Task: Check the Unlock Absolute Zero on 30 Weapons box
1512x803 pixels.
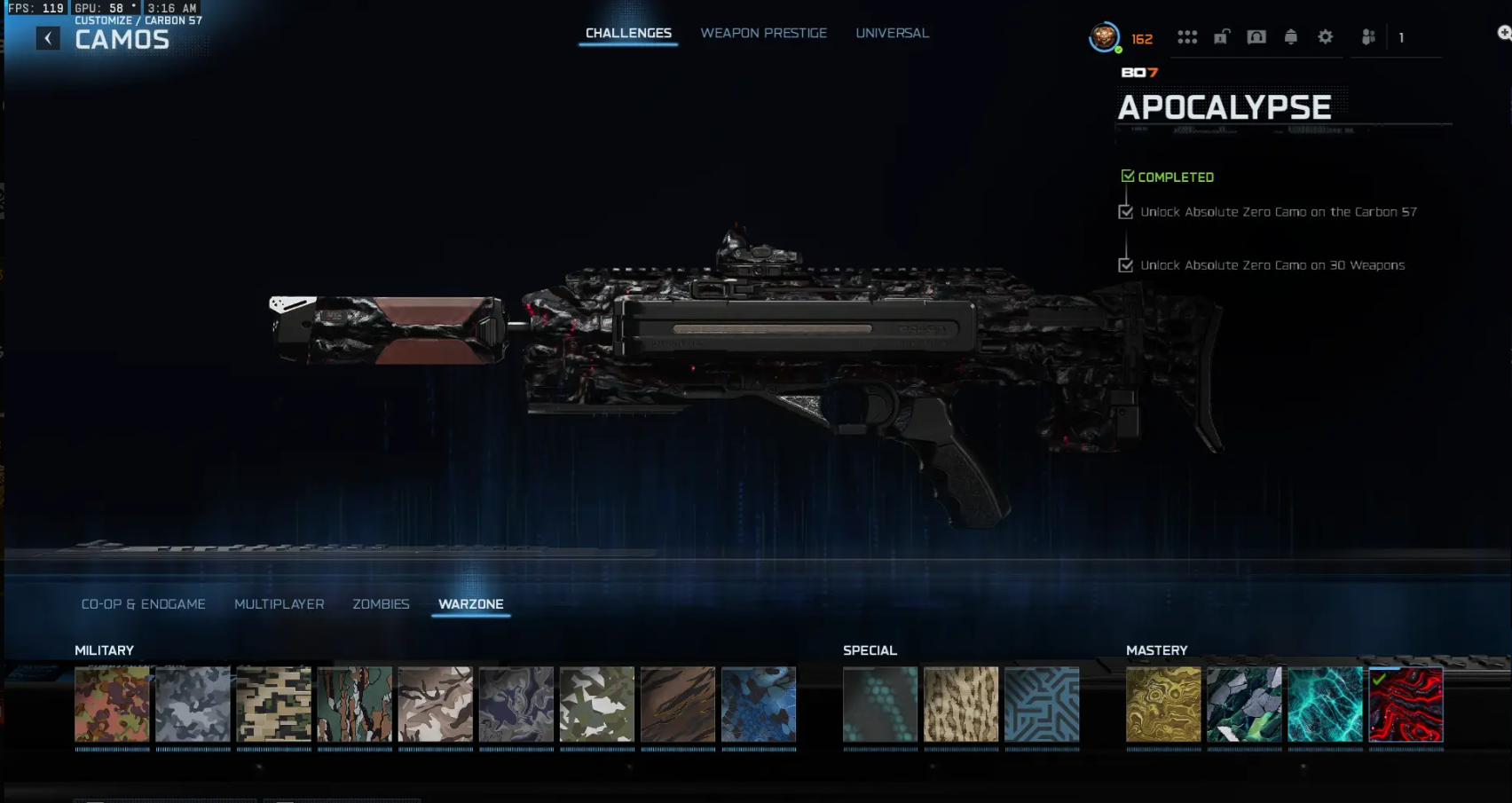Action: coord(1127,264)
